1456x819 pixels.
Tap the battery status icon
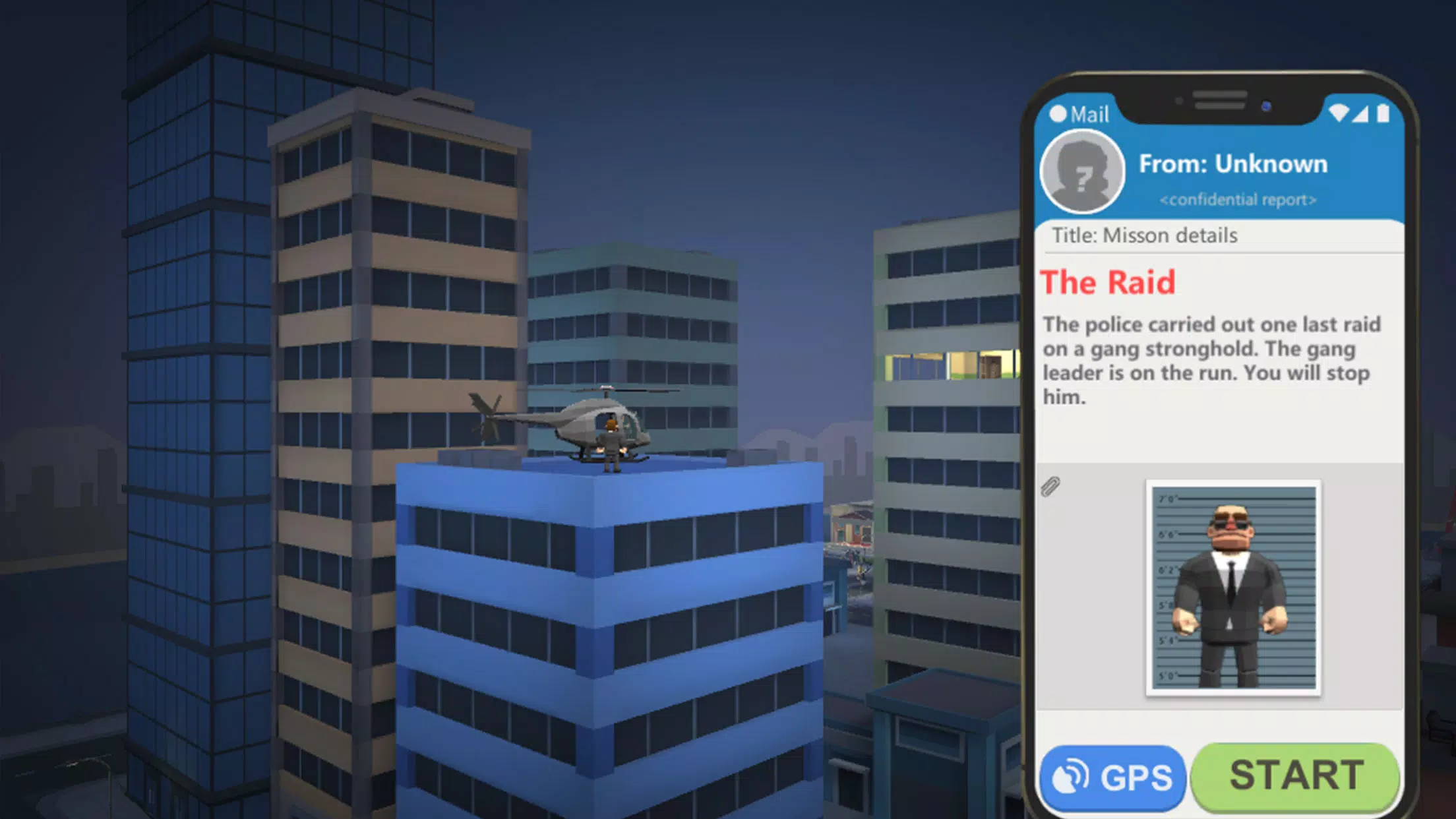tap(1383, 113)
